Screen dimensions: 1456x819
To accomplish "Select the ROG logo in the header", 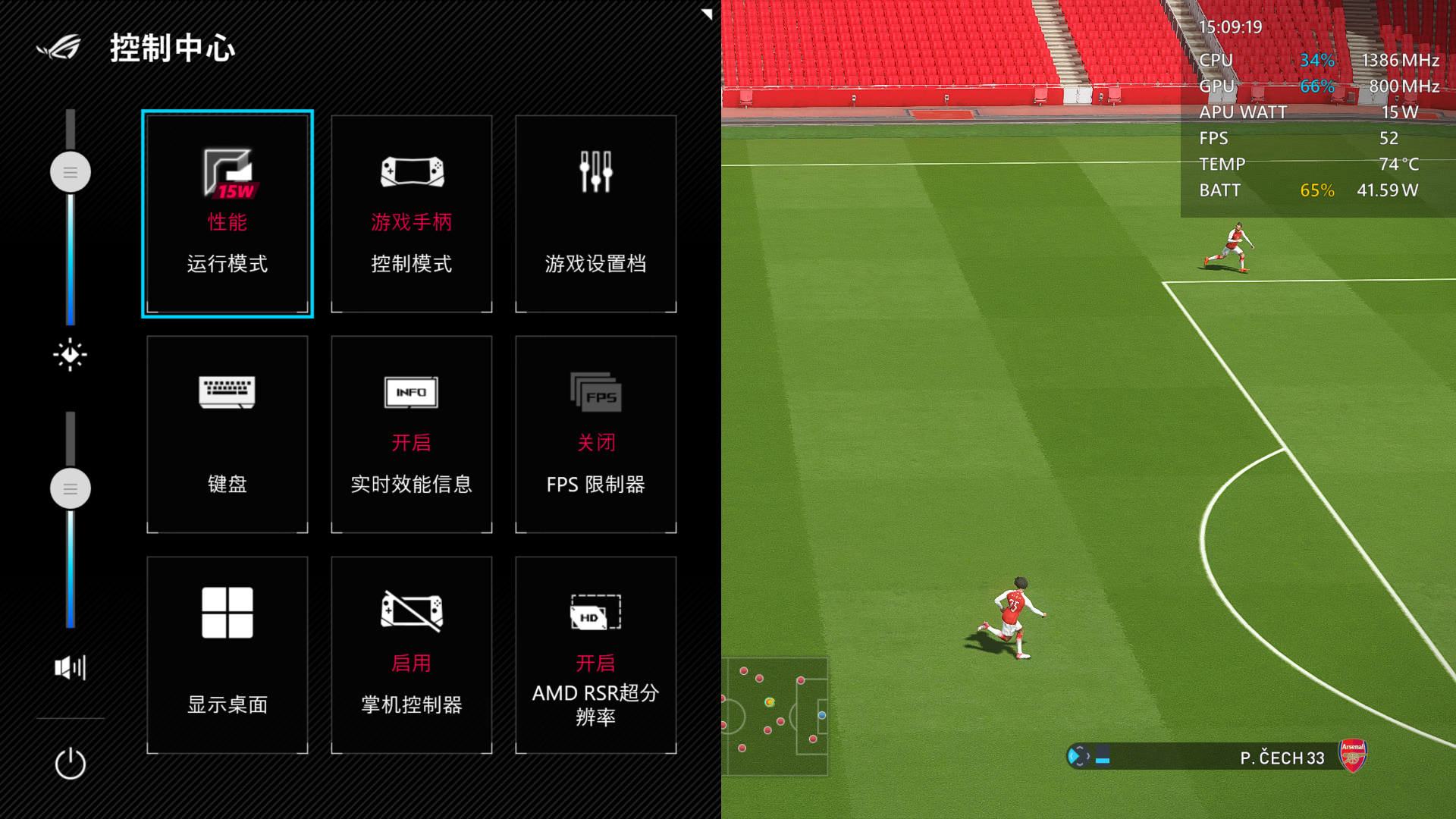I will pos(57,48).
